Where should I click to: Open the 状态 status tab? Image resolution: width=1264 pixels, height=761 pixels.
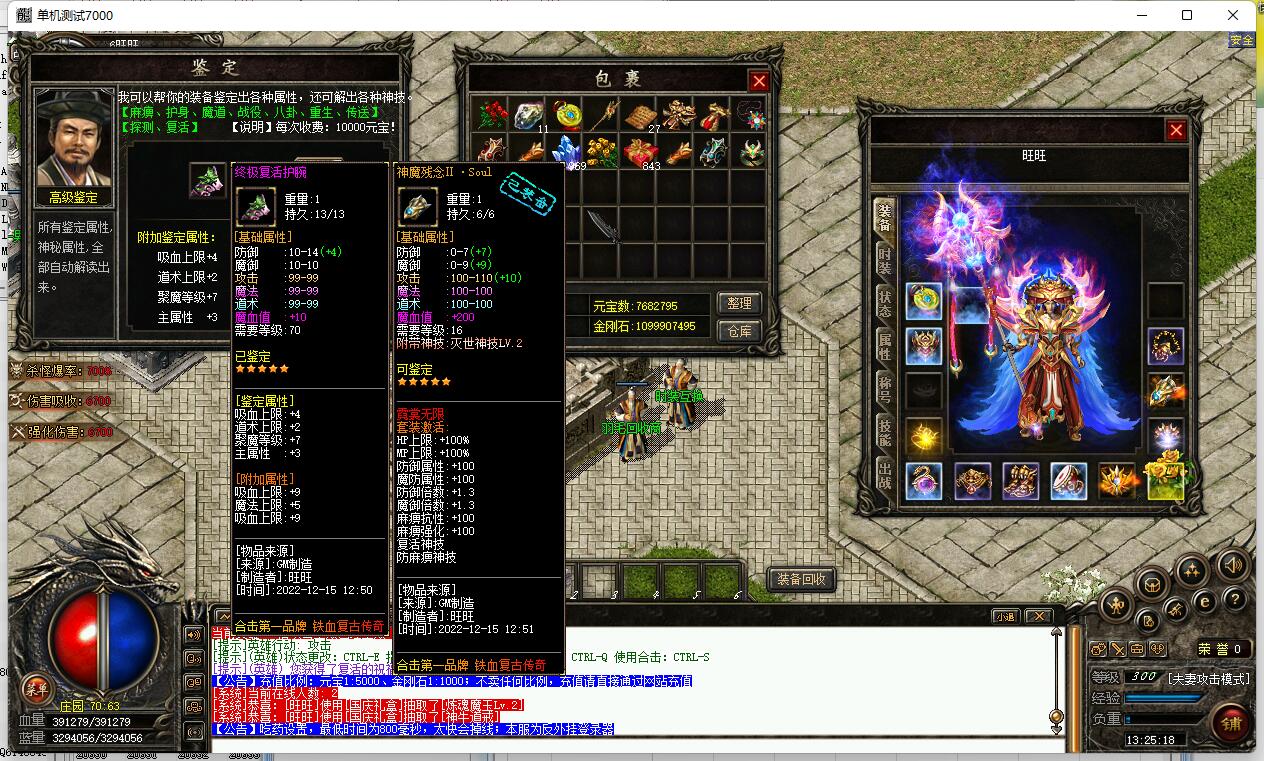pos(884,303)
